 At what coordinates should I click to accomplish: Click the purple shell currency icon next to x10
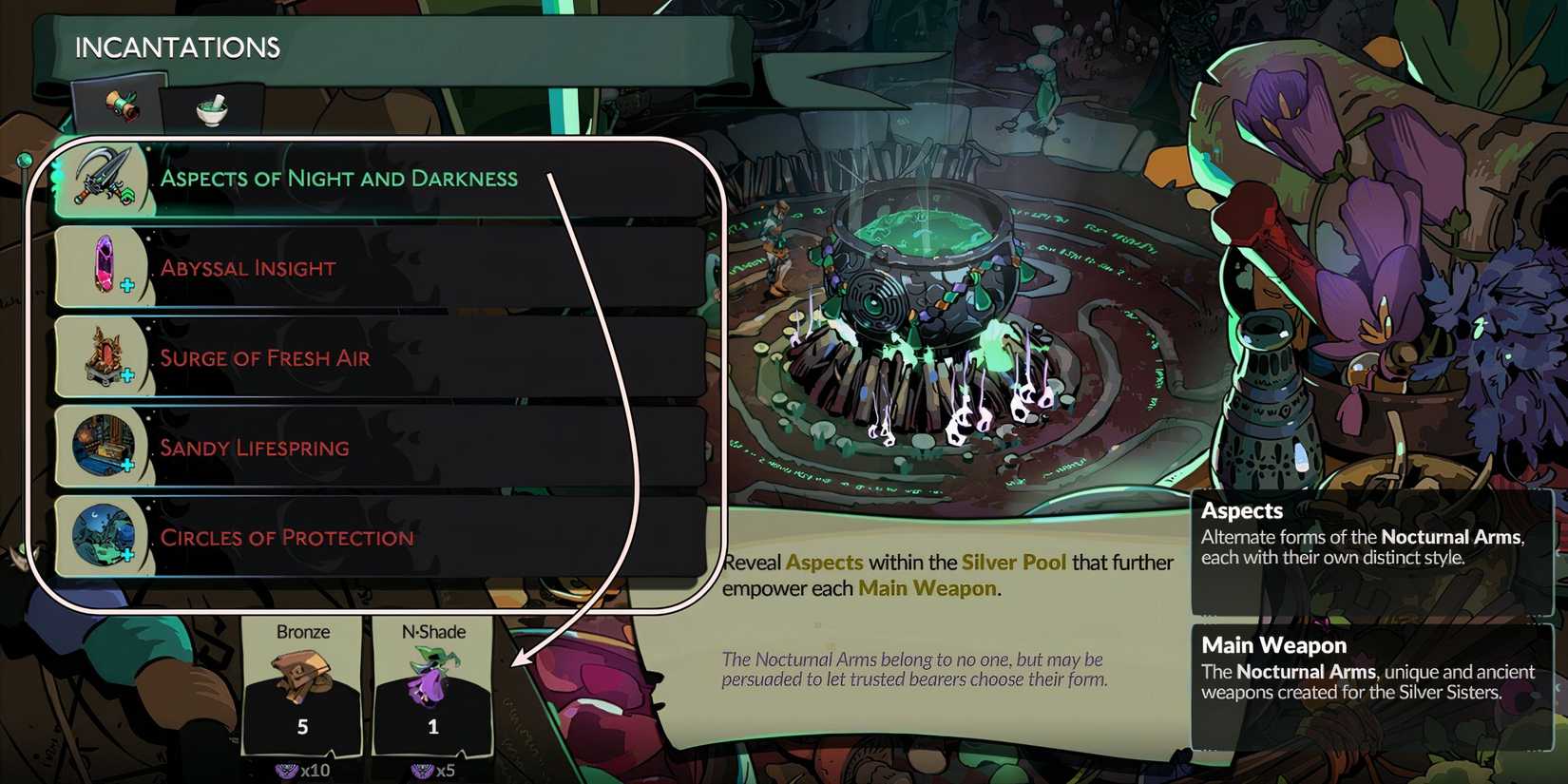pyautogui.click(x=287, y=770)
